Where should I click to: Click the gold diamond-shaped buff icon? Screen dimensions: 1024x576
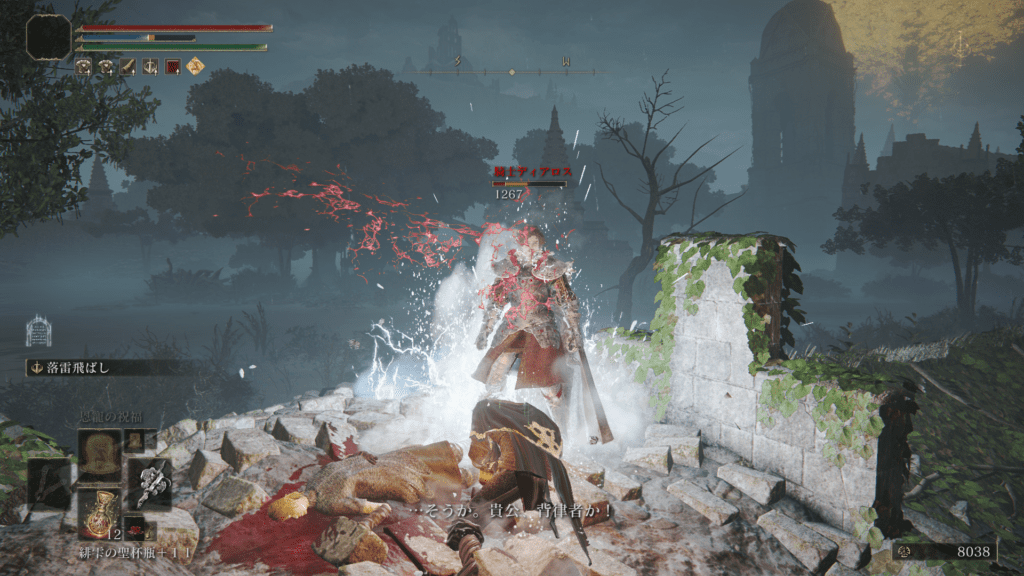coord(196,67)
